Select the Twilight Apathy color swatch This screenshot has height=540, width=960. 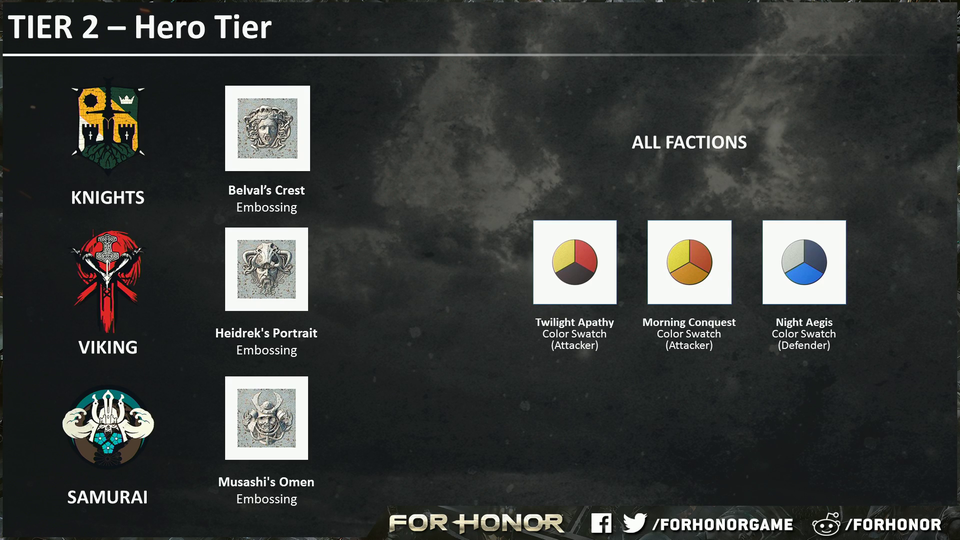point(575,262)
